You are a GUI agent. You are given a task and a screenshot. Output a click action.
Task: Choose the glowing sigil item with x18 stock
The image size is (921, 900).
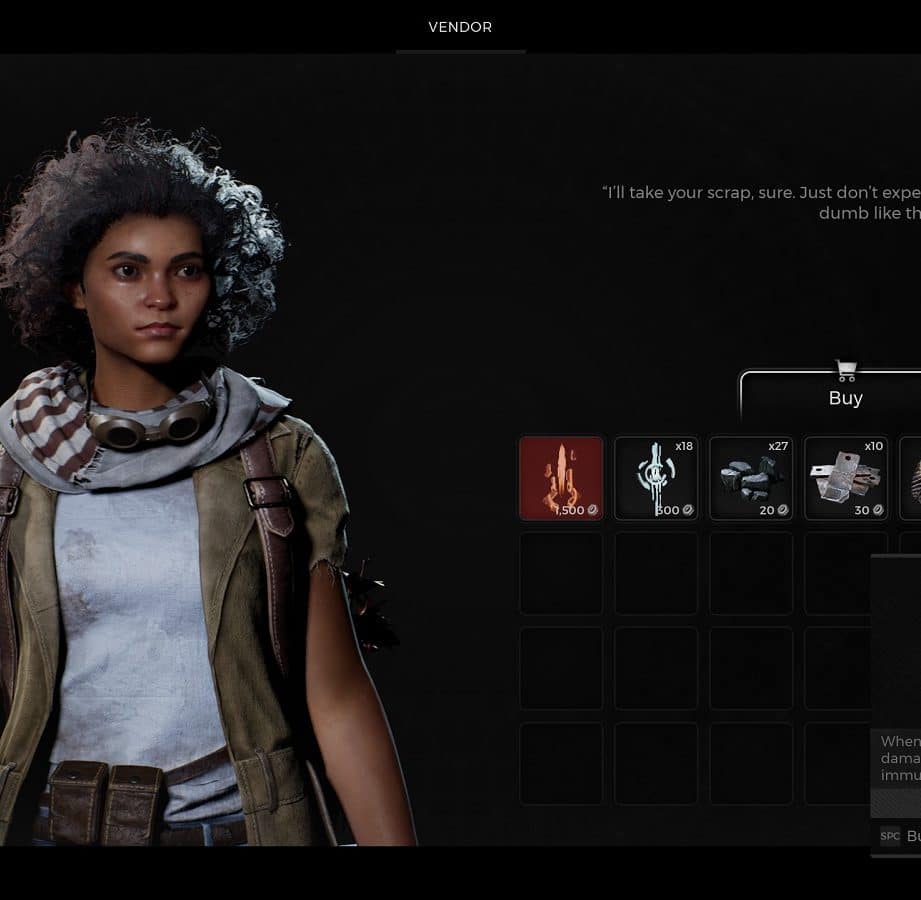[x=656, y=478]
